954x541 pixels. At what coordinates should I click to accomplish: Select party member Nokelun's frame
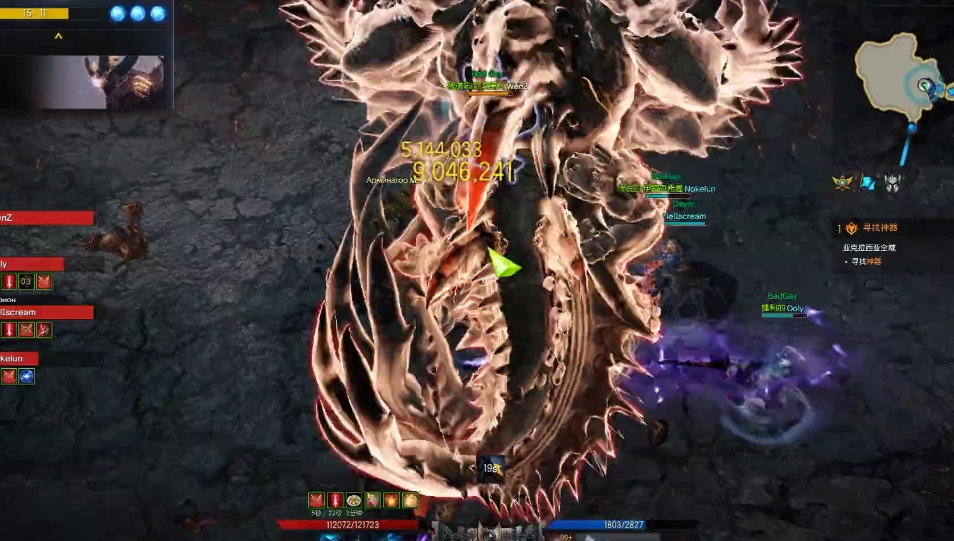point(20,358)
